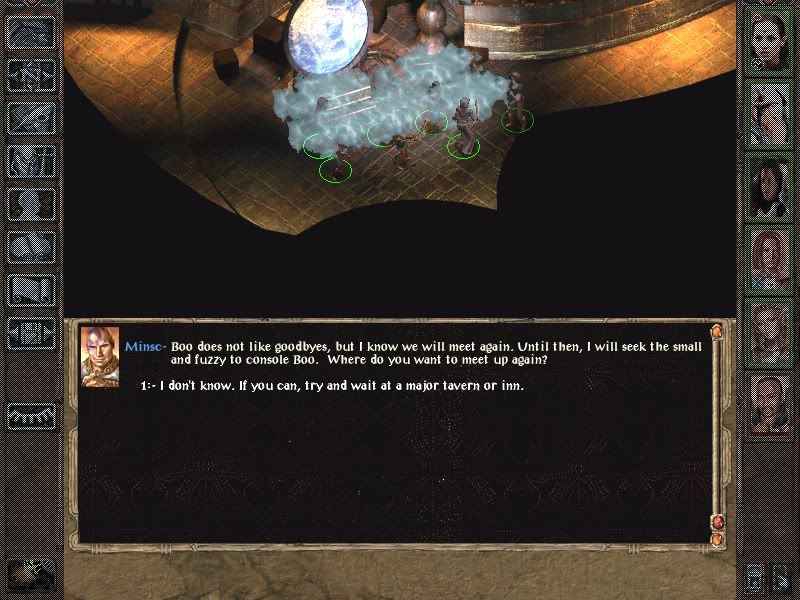Open the Journal with the quill icon
The image size is (800, 600).
click(30, 118)
